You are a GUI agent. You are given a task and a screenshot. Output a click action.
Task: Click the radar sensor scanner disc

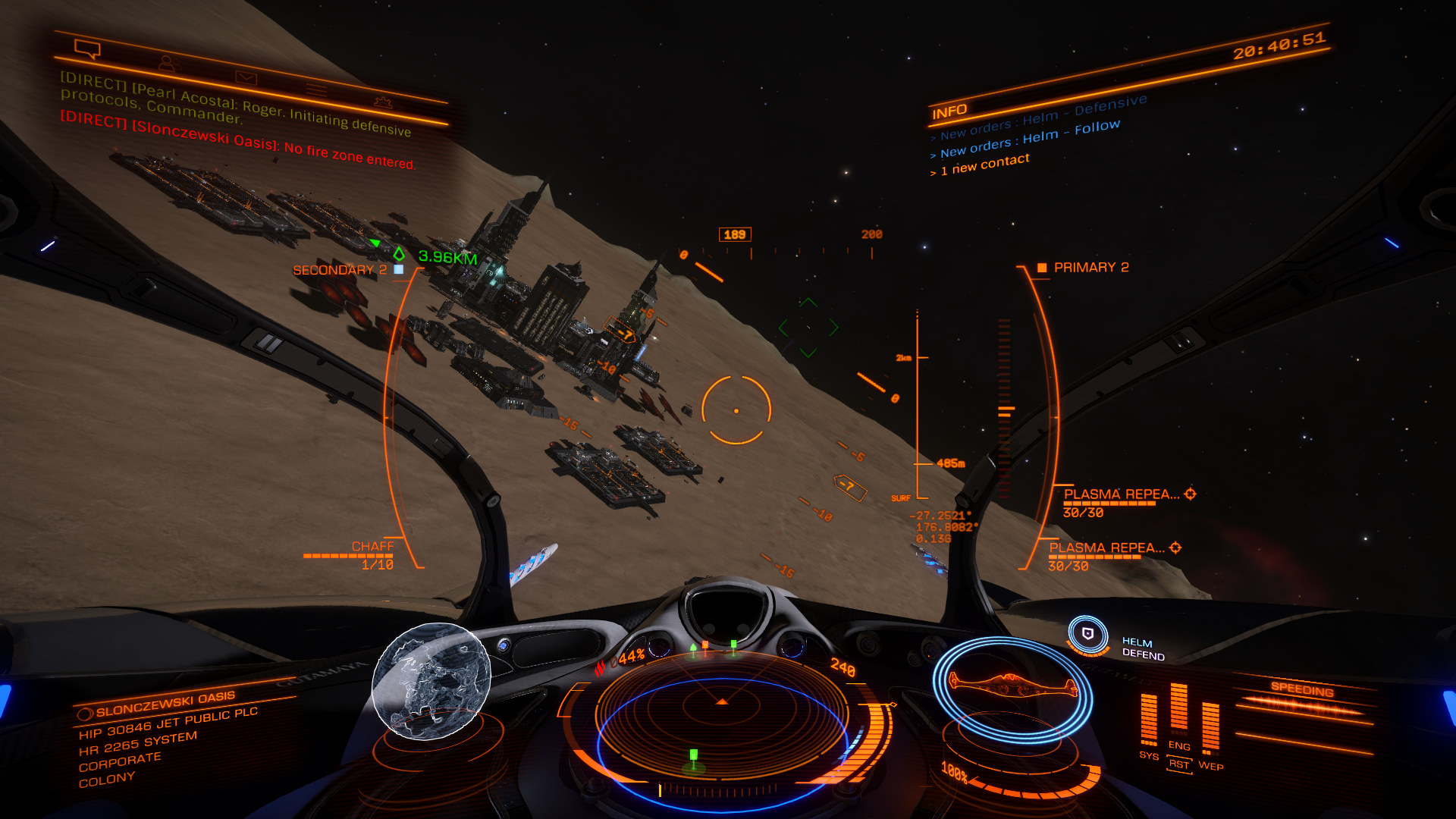[x=721, y=728]
